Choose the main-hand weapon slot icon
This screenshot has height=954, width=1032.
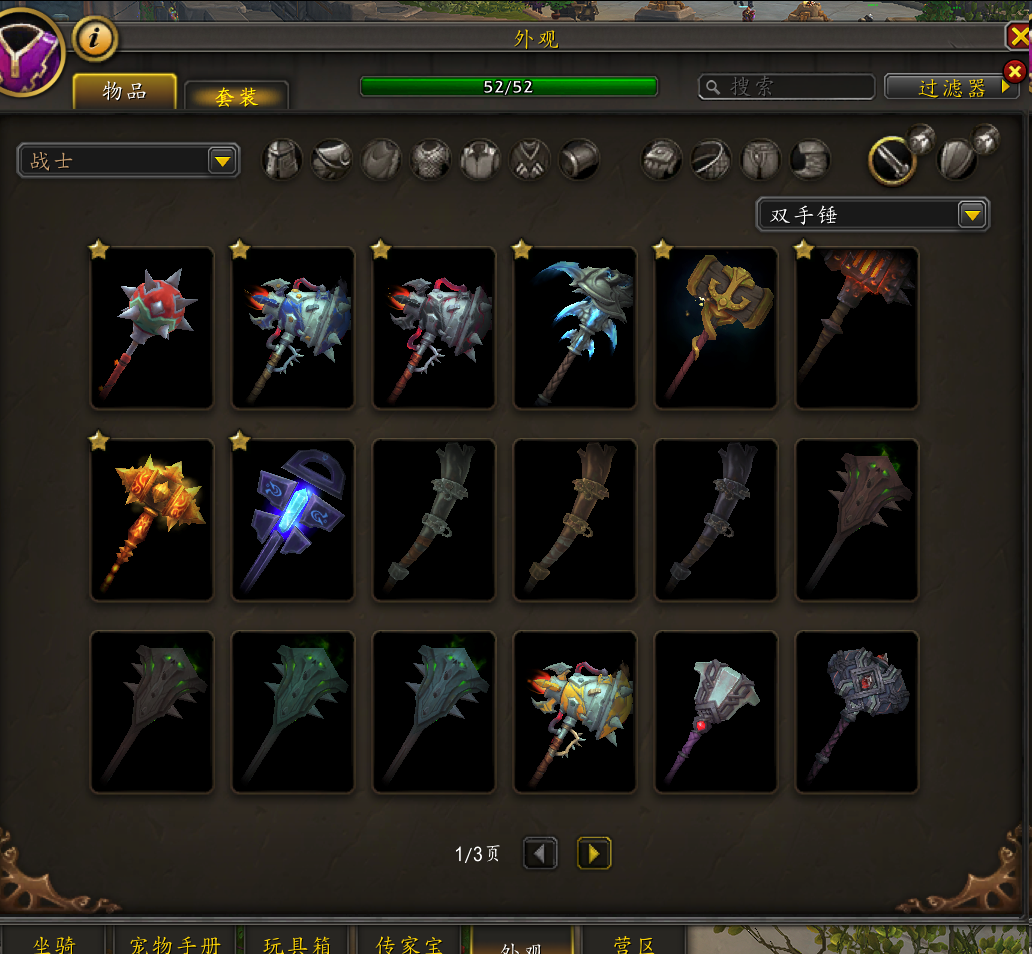[891, 159]
